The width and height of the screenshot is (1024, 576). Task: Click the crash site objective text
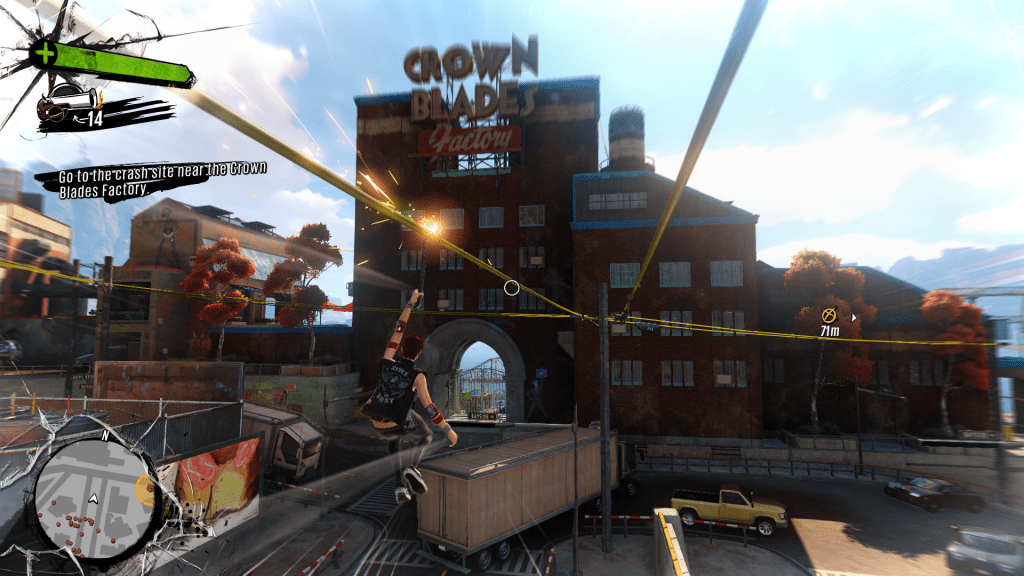pos(150,178)
